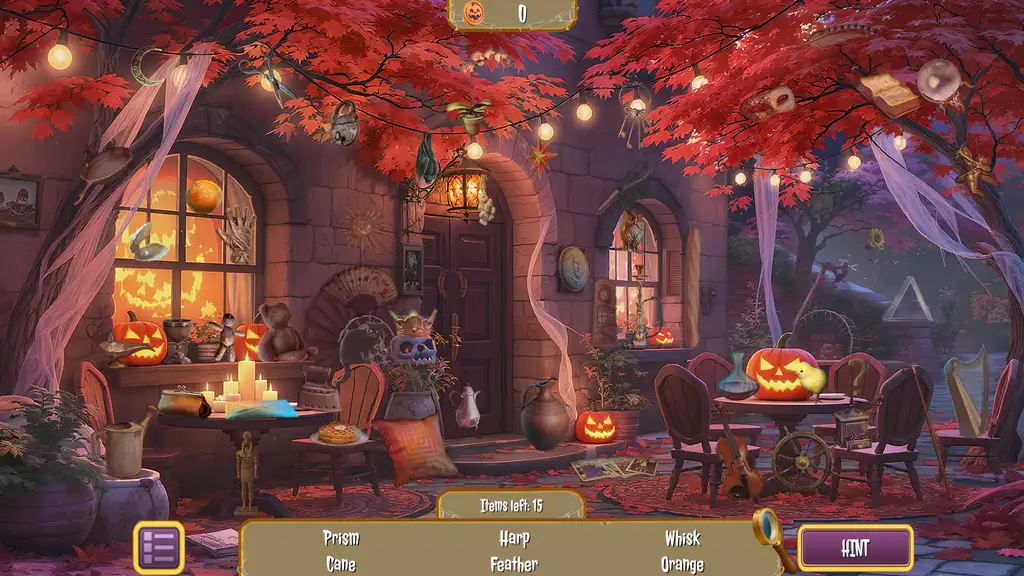Image resolution: width=1024 pixels, height=576 pixels.
Task: Choose Harp from the item list
Action: (x=514, y=538)
